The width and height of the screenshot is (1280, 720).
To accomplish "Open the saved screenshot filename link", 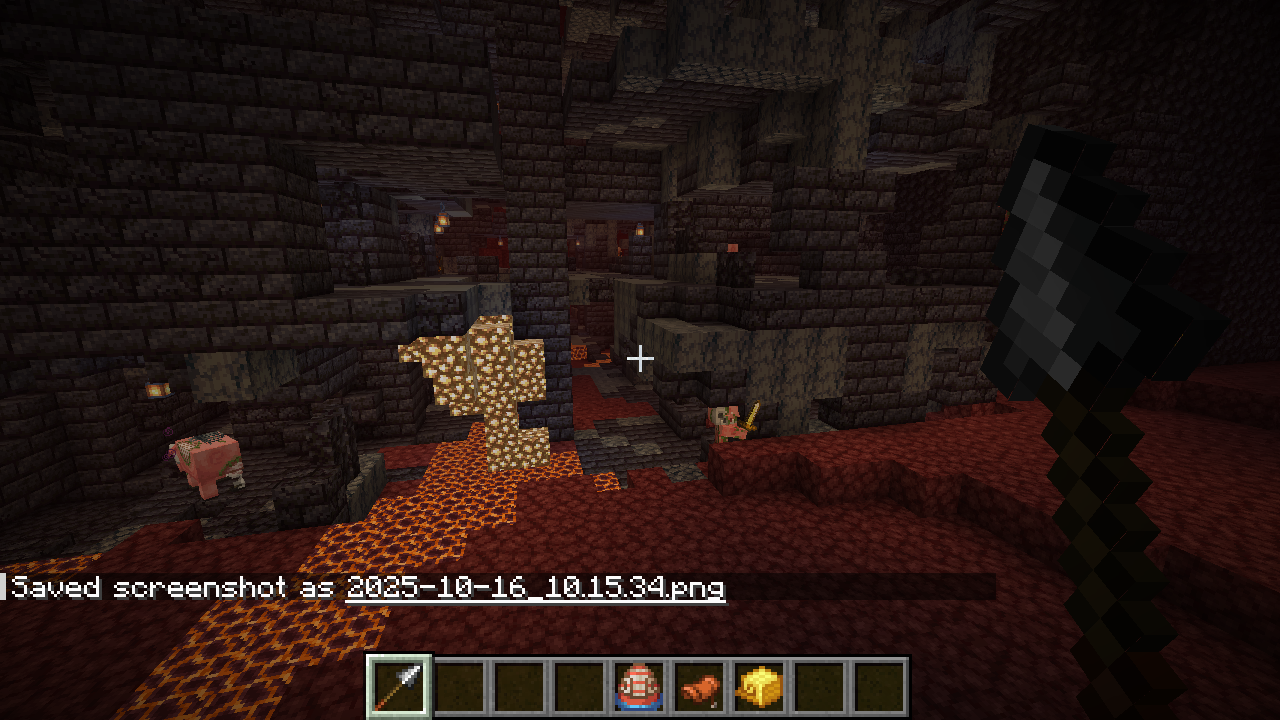I will pyautogui.click(x=535, y=588).
